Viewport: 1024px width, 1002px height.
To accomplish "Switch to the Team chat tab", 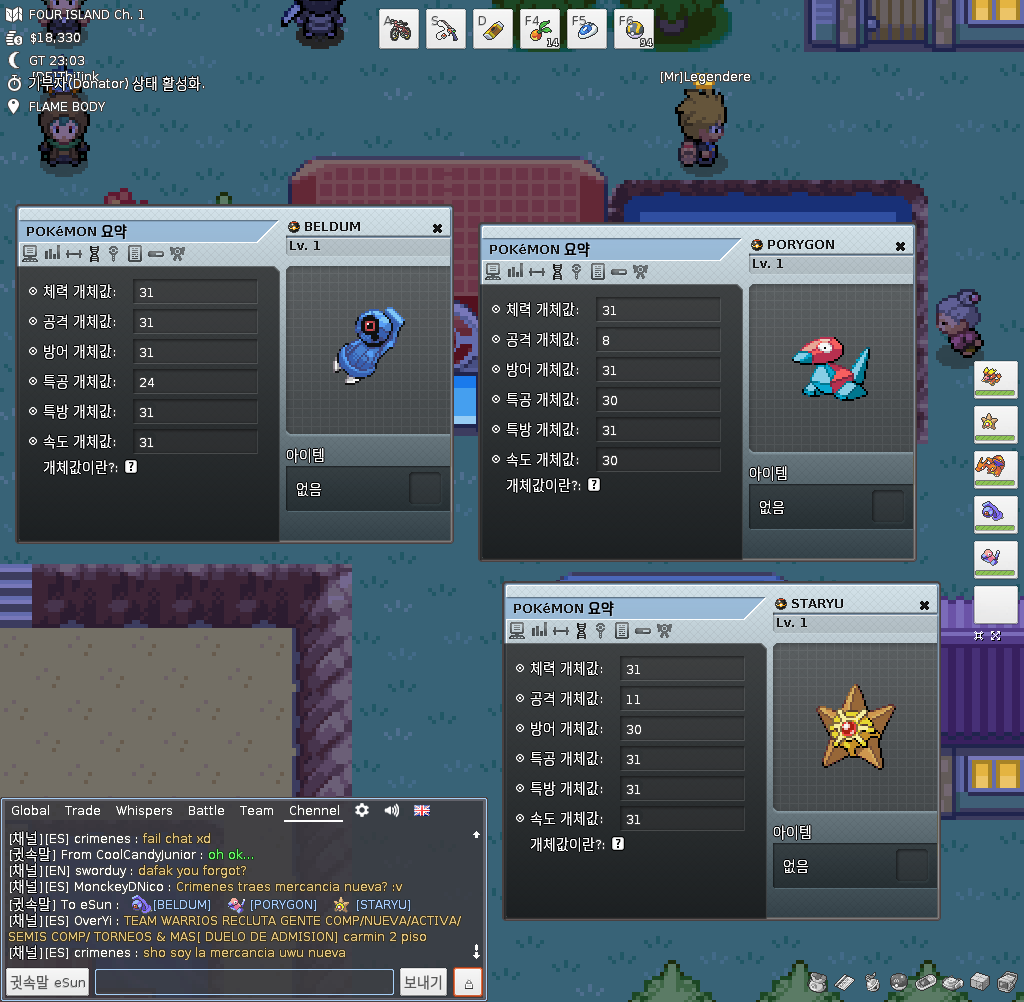I will tap(256, 811).
